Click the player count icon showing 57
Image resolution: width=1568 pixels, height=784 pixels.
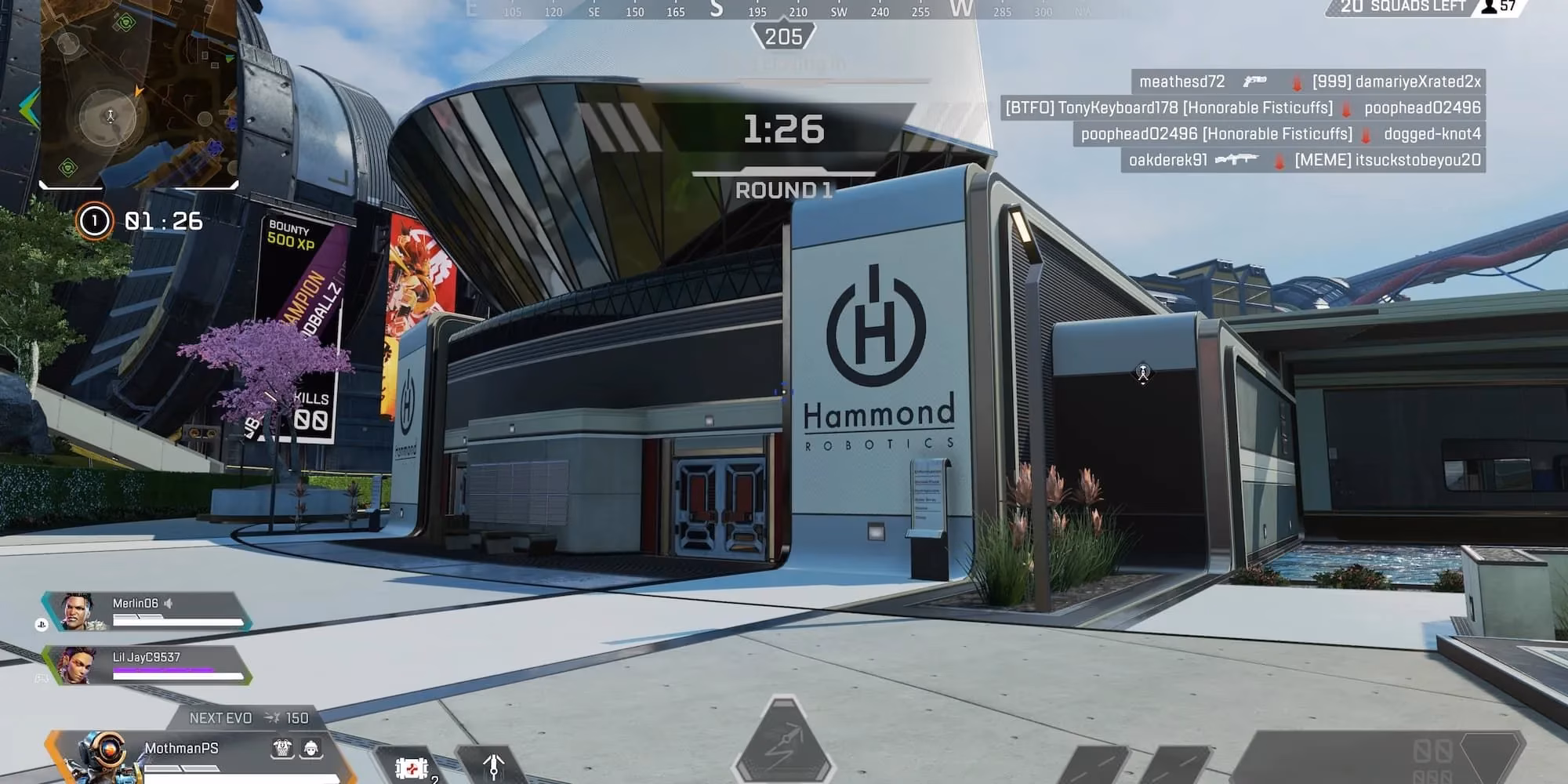click(1488, 8)
